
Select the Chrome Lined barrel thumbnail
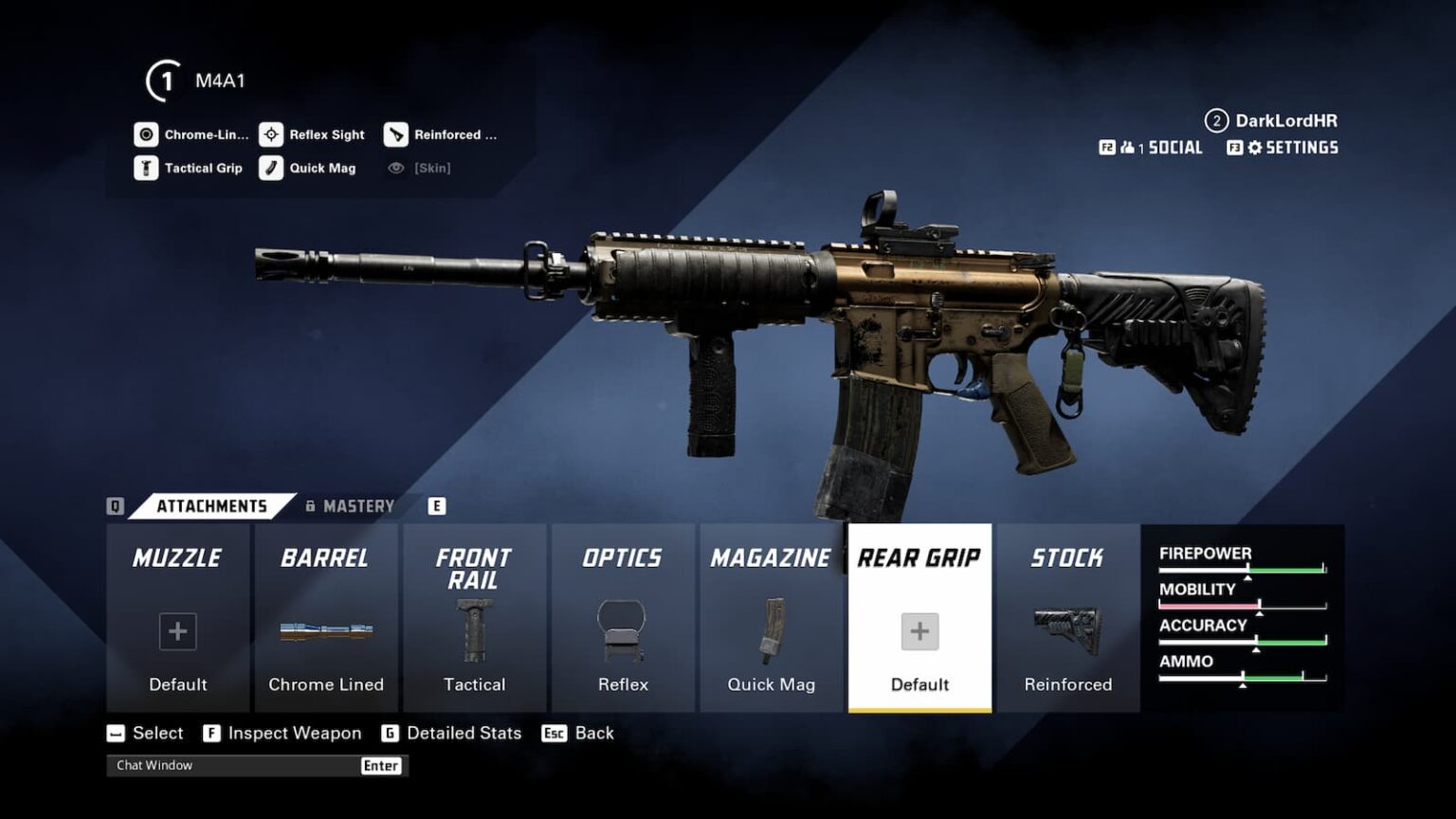[x=326, y=630]
